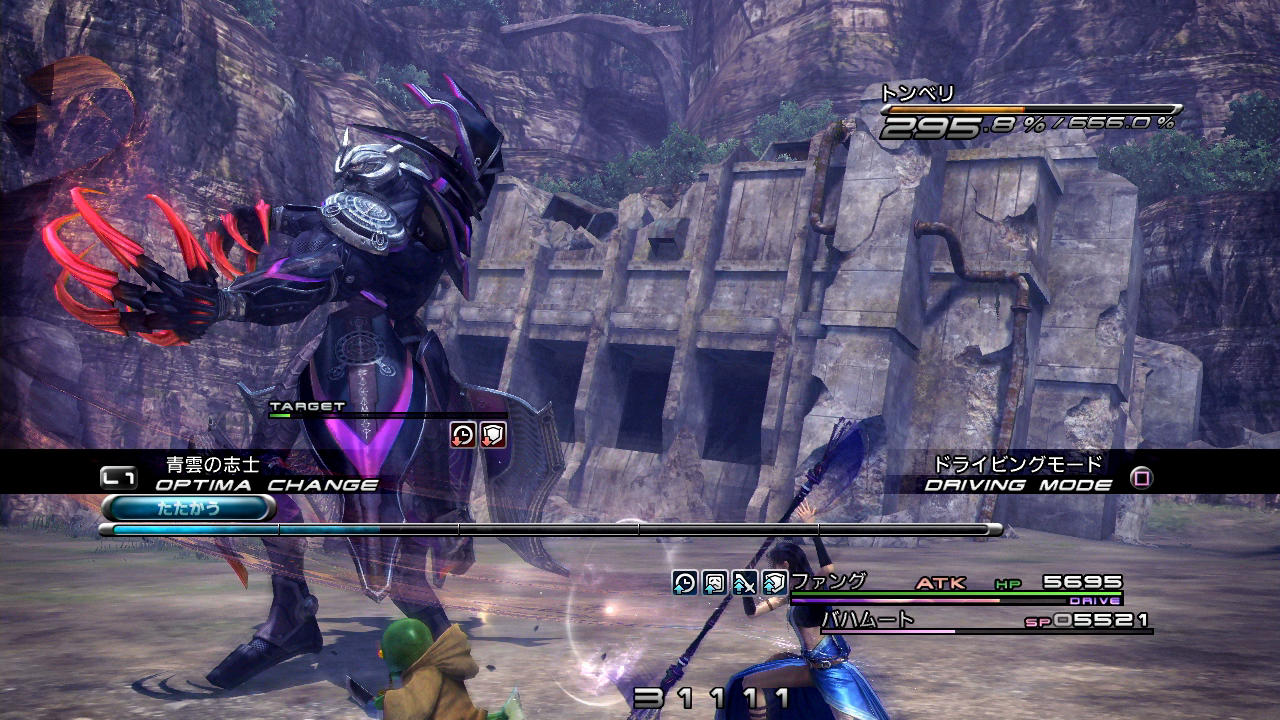Select the たたかう attack command
This screenshot has width=1280, height=720.
188,508
